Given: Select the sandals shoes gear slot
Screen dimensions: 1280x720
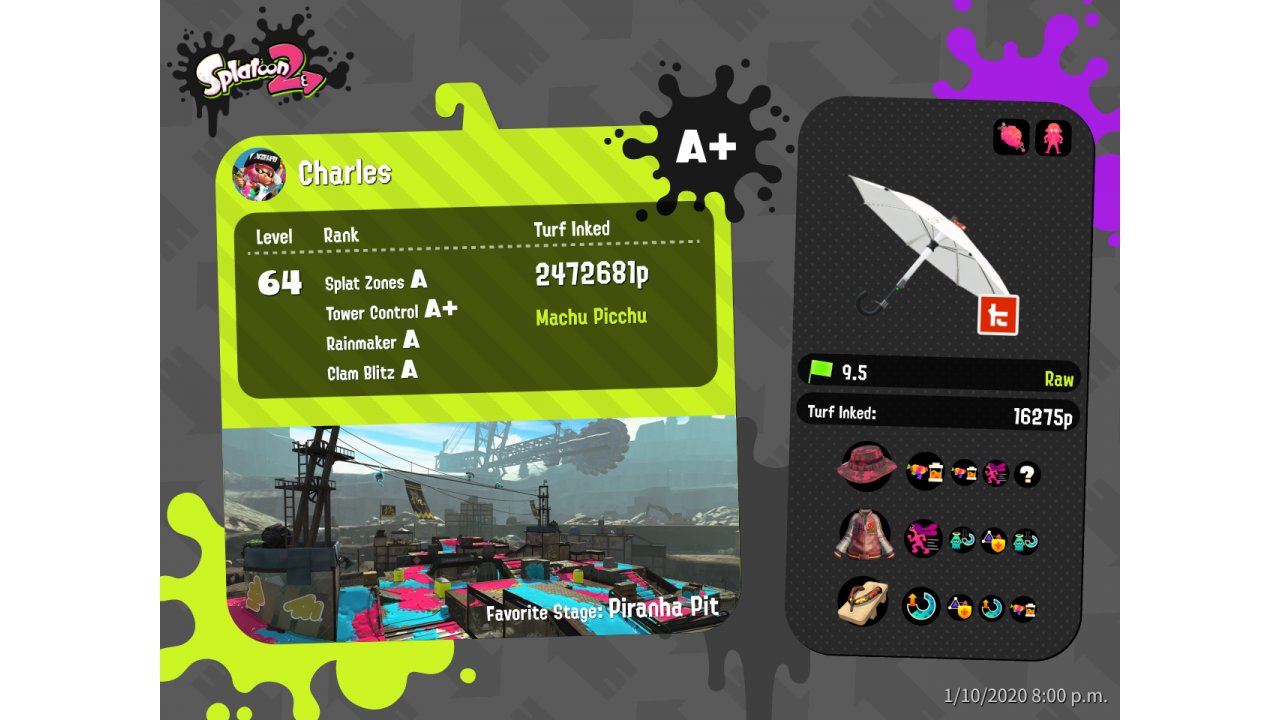Looking at the screenshot, I should pyautogui.click(x=862, y=602).
